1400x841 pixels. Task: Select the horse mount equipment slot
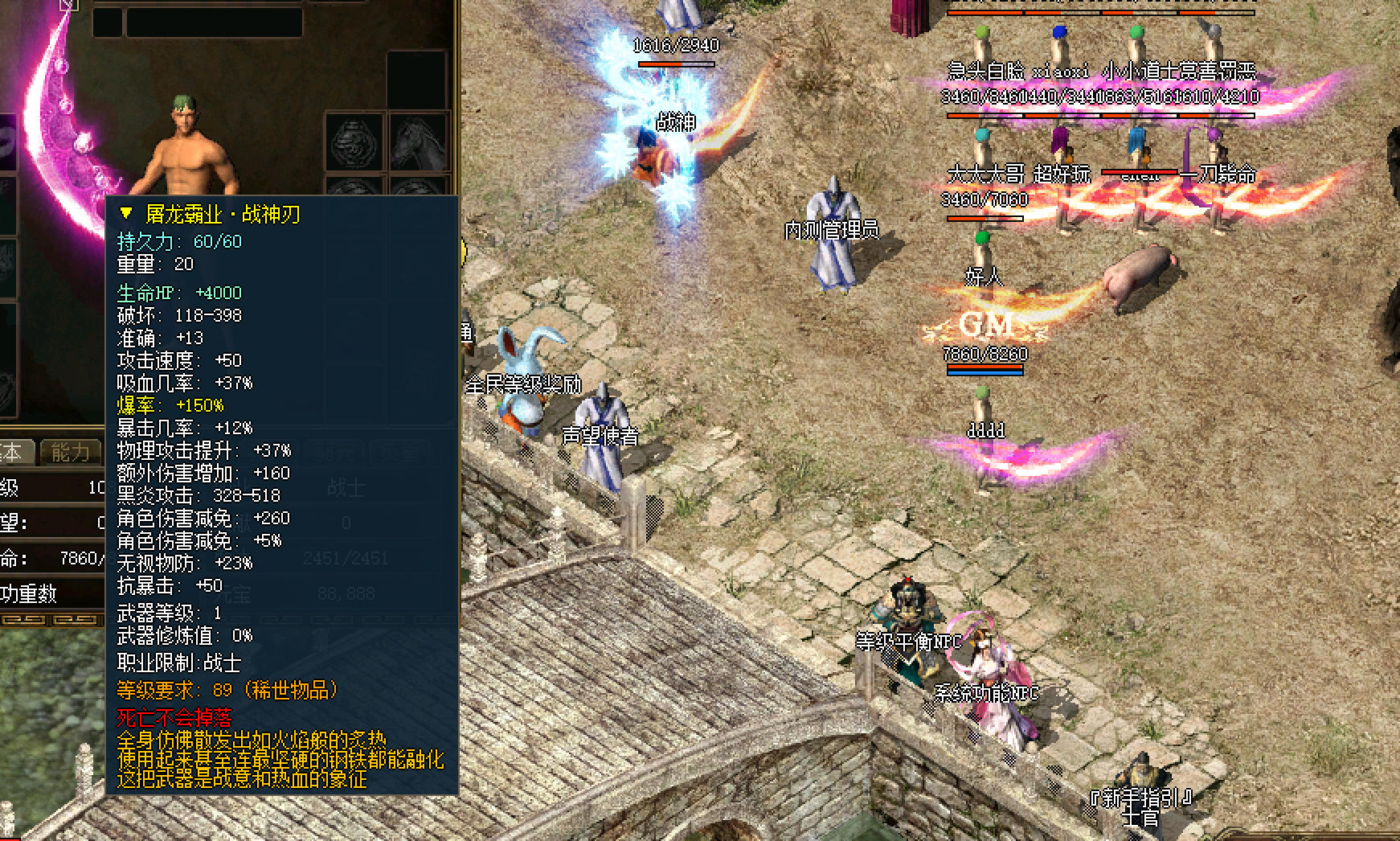(419, 142)
